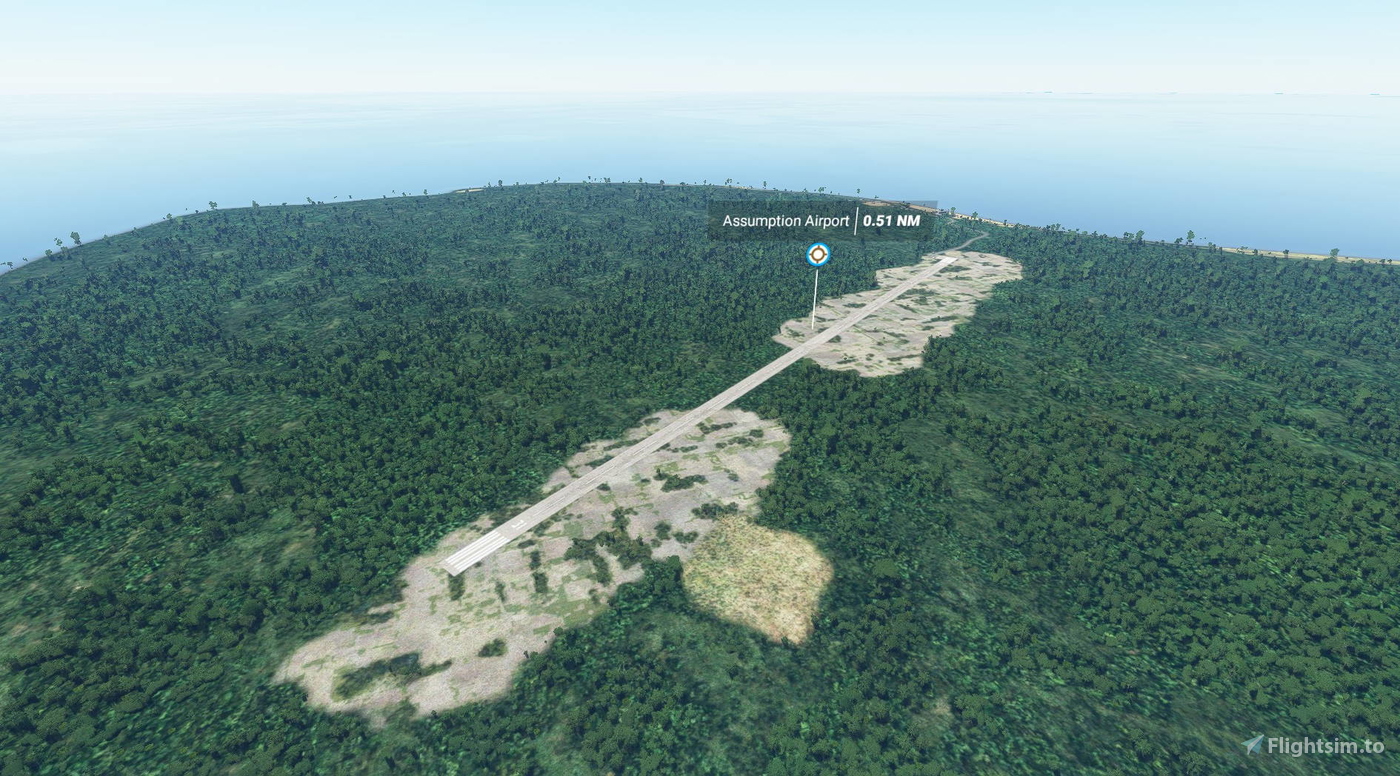Click the building near the northern shoreline
Image resolution: width=1400 pixels, height=776 pixels.
[921, 198]
